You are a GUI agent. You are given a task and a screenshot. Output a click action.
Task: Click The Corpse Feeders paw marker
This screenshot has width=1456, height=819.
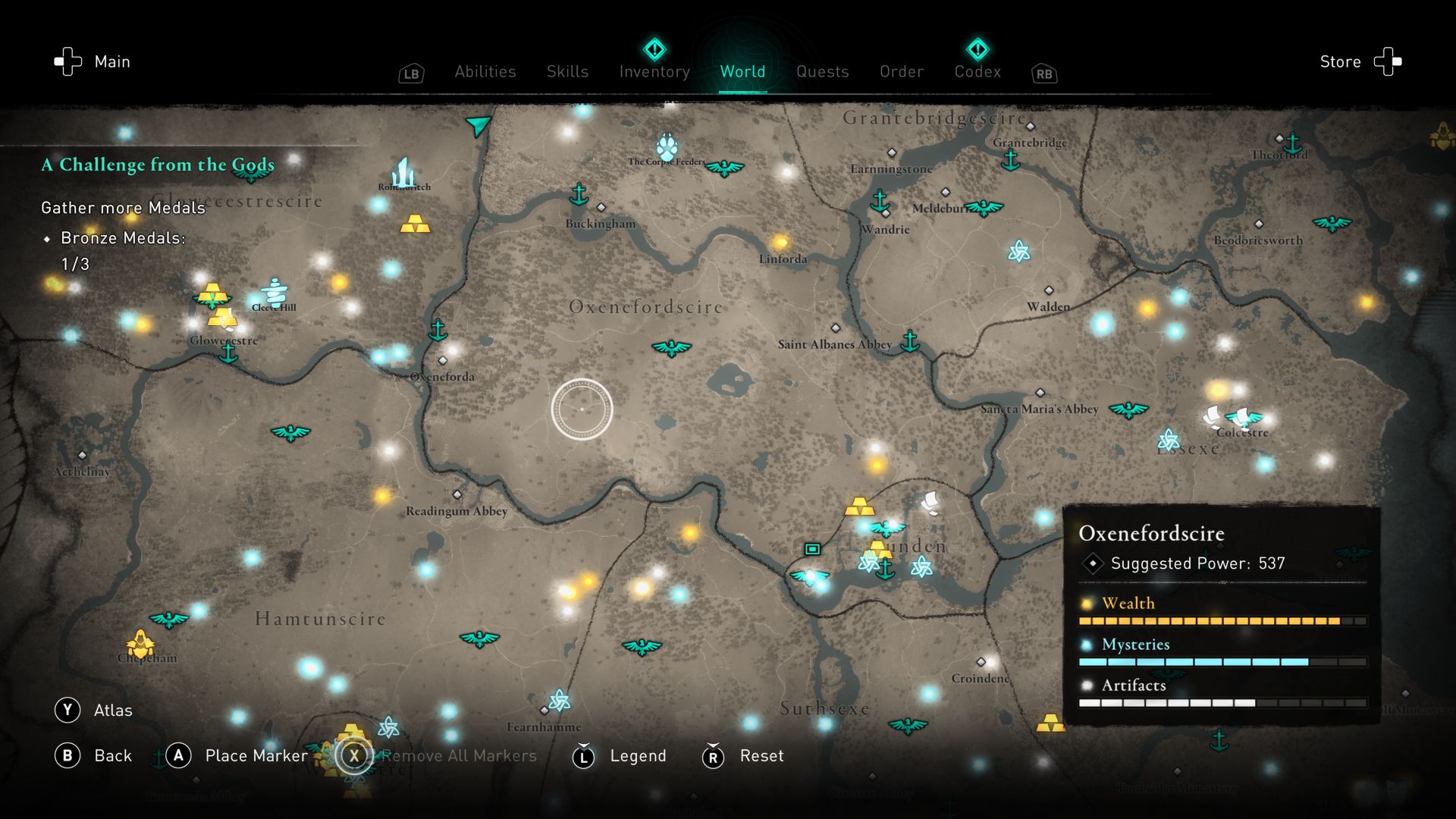(667, 146)
